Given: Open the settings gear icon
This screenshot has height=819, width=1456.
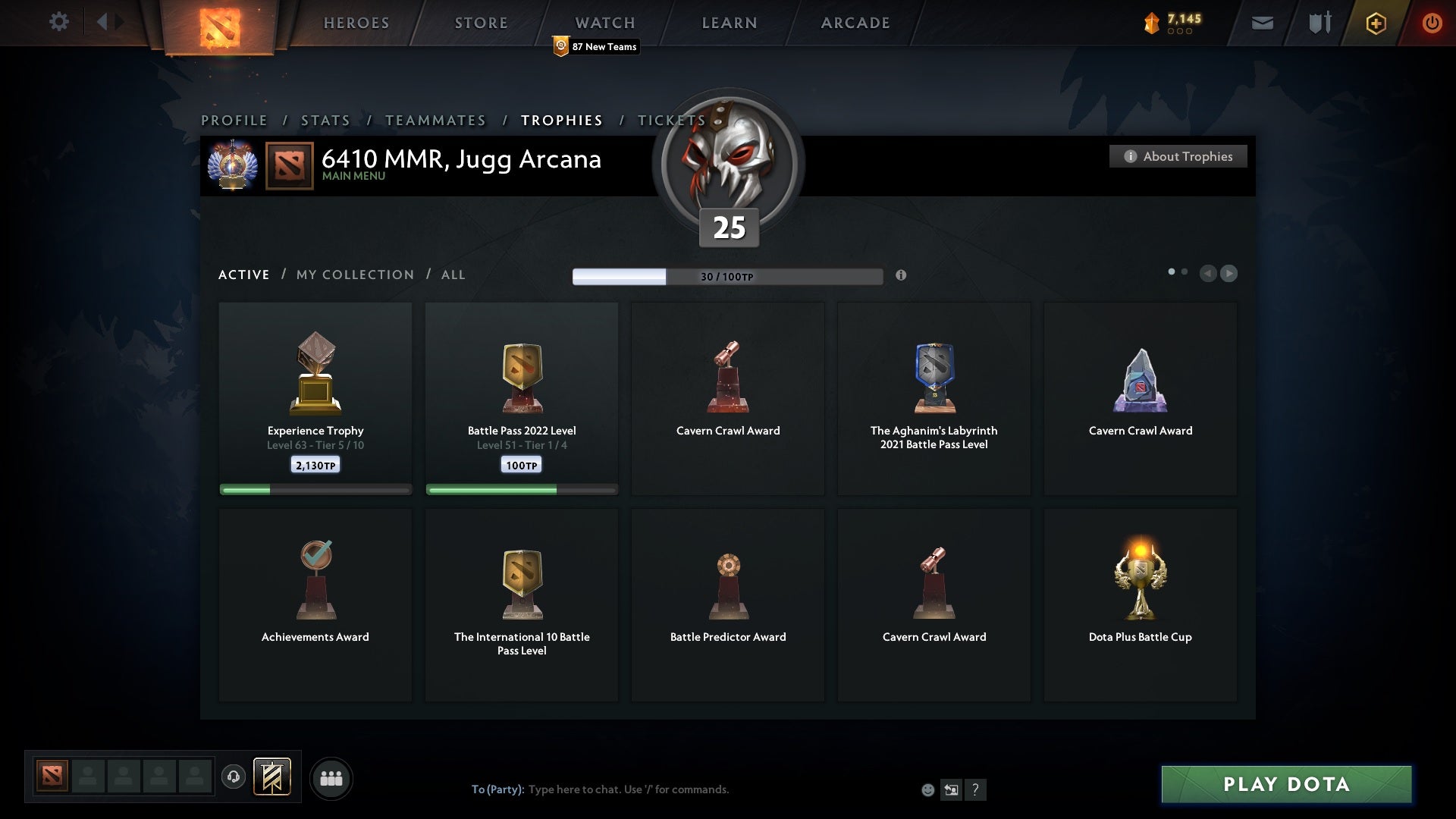Looking at the screenshot, I should coord(59,22).
